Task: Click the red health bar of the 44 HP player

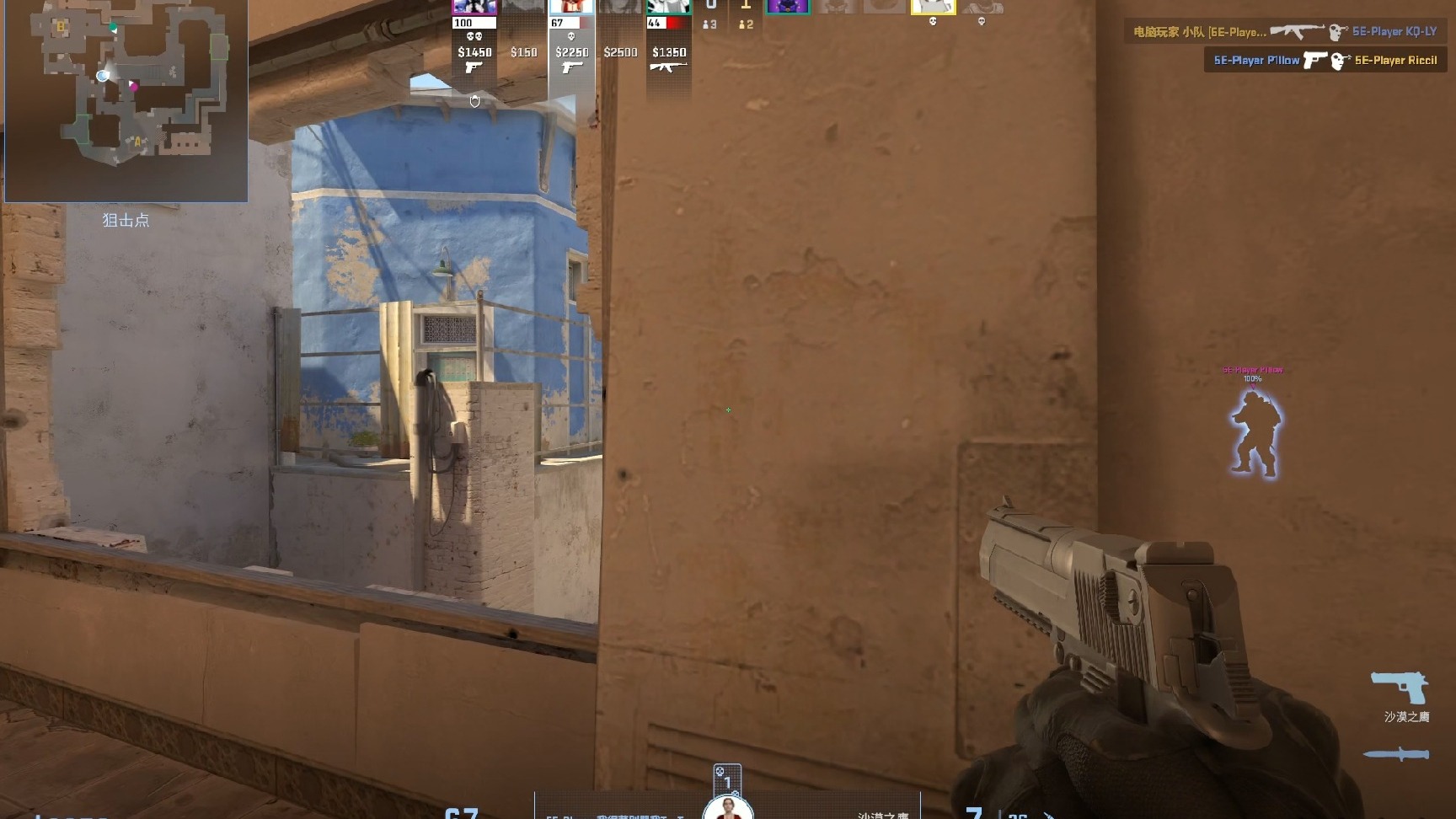Action: coord(677,23)
